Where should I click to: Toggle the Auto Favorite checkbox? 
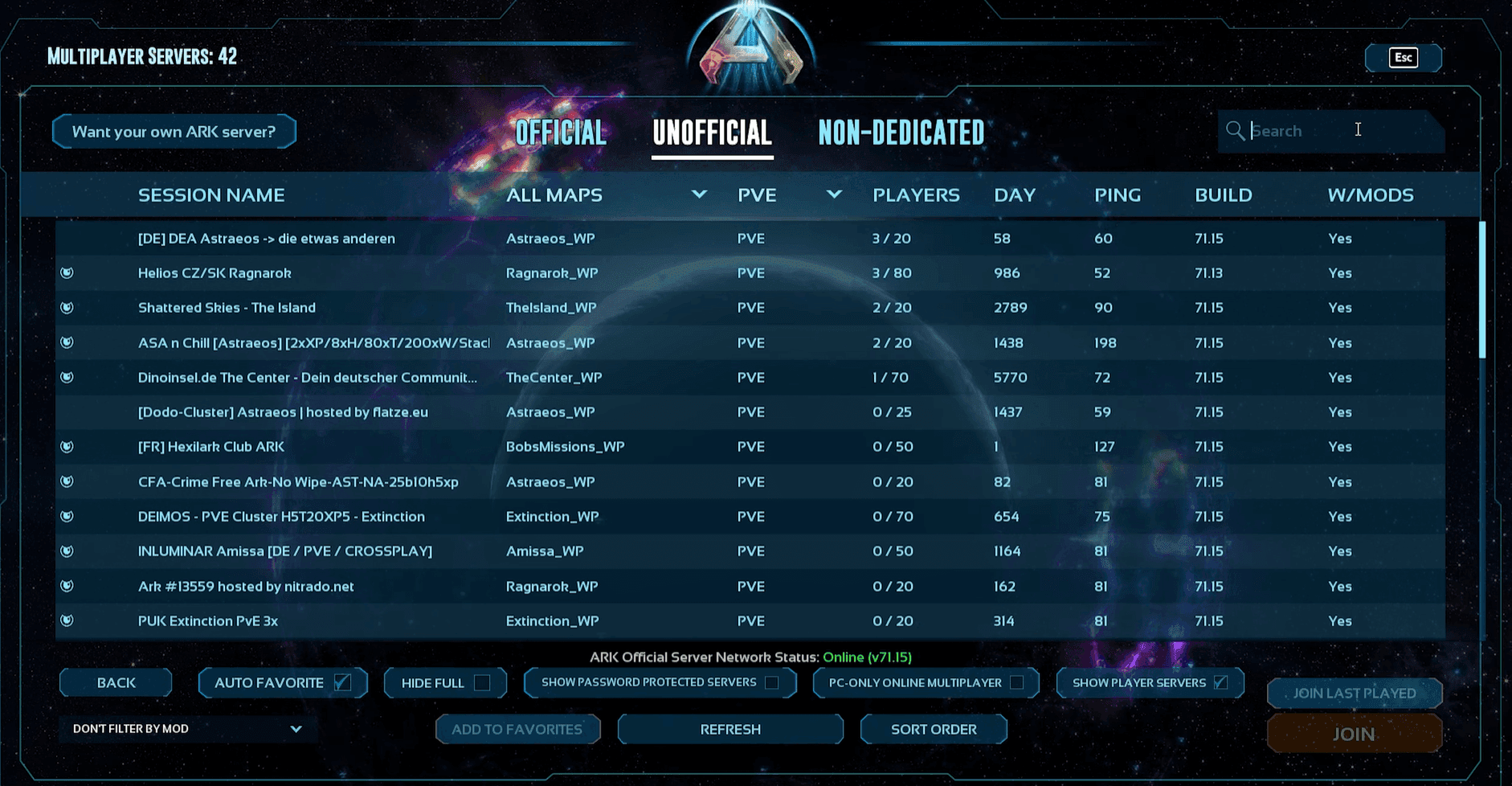pyautogui.click(x=343, y=682)
